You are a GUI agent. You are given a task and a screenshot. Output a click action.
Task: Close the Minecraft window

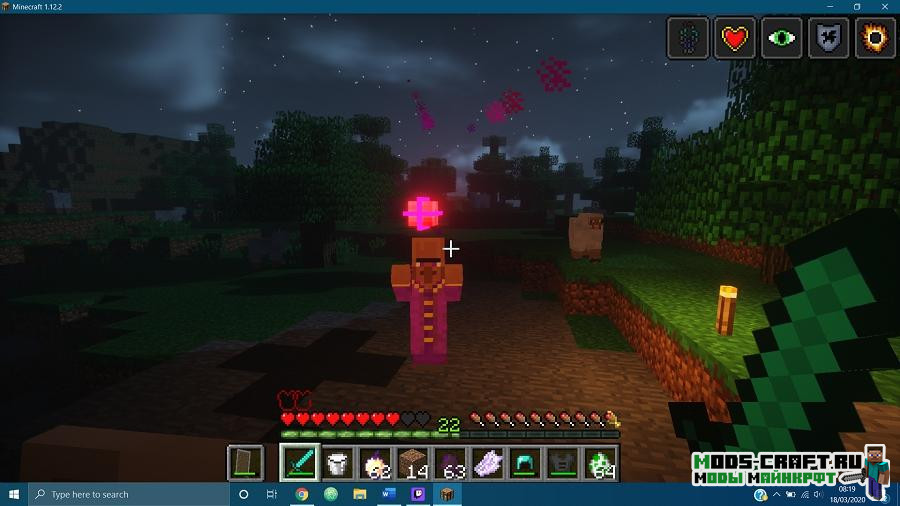[885, 6]
